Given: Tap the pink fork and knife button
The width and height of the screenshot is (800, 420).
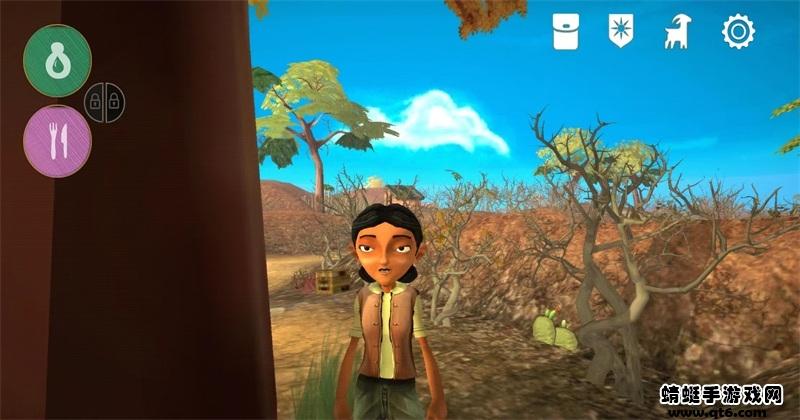Looking at the screenshot, I should [x=58, y=142].
